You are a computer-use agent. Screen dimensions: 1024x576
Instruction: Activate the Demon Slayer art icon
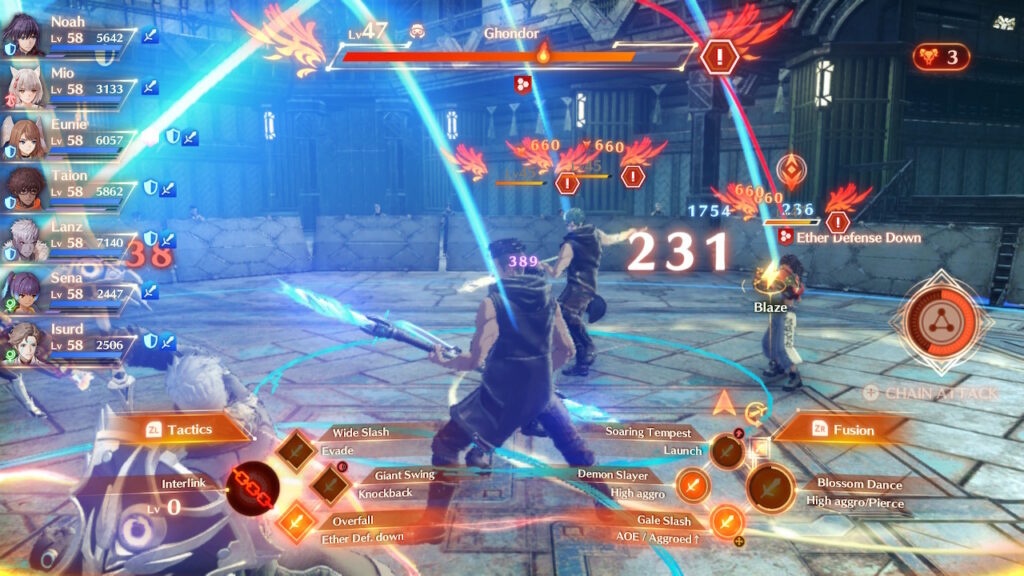tap(693, 487)
